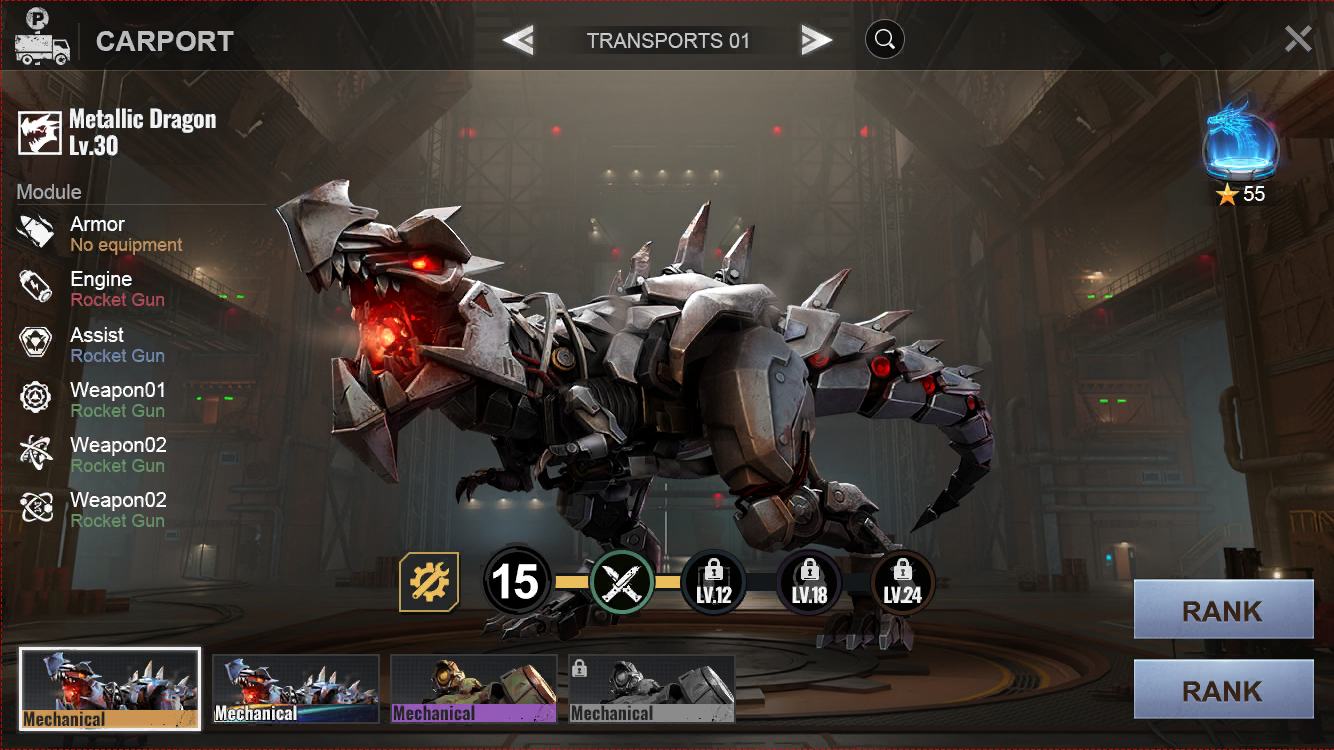The height and width of the screenshot is (750, 1334).
Task: Open the blue dragon hologram star icon
Action: (1240, 146)
